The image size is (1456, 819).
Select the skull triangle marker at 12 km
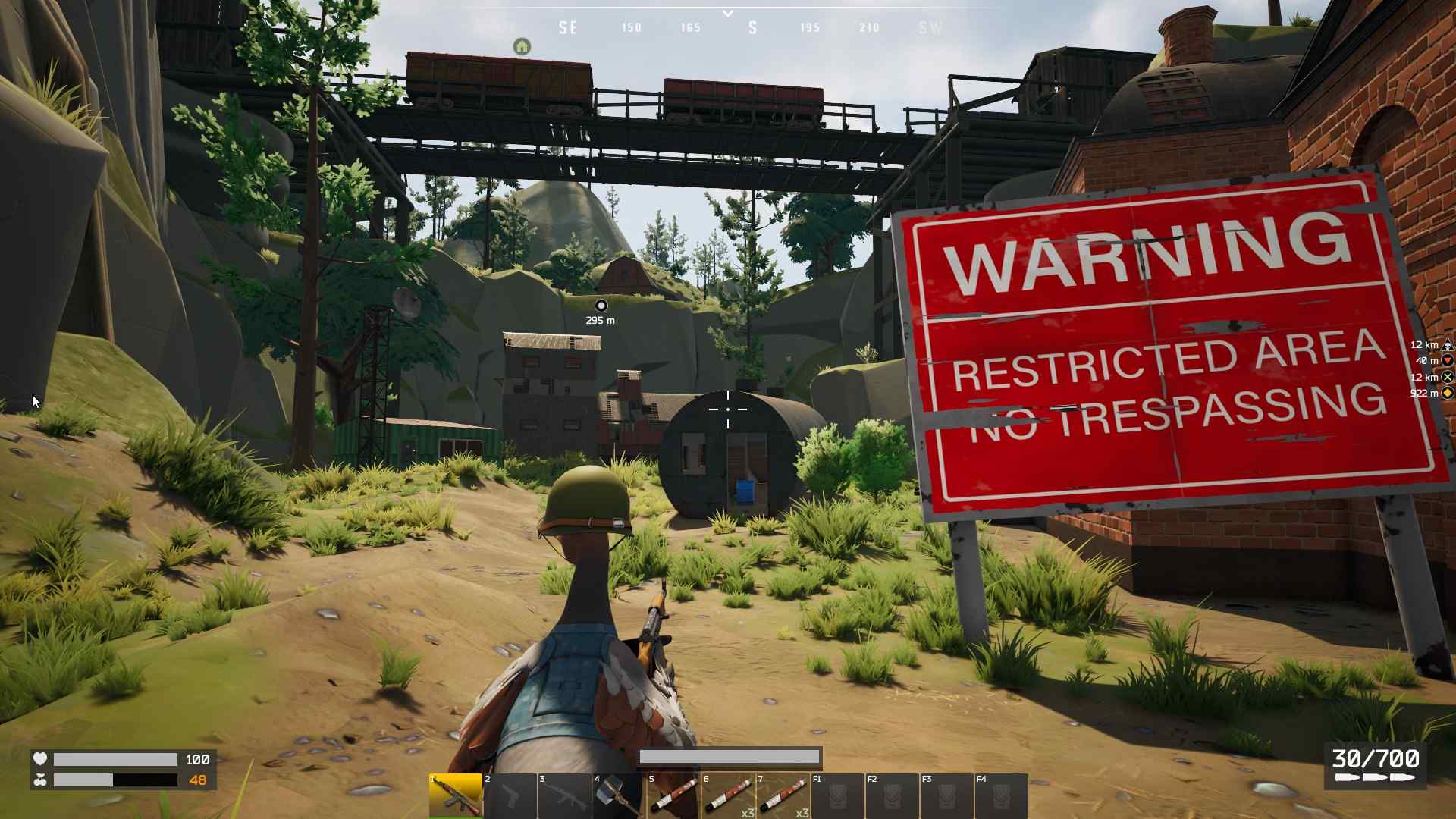tap(1447, 345)
